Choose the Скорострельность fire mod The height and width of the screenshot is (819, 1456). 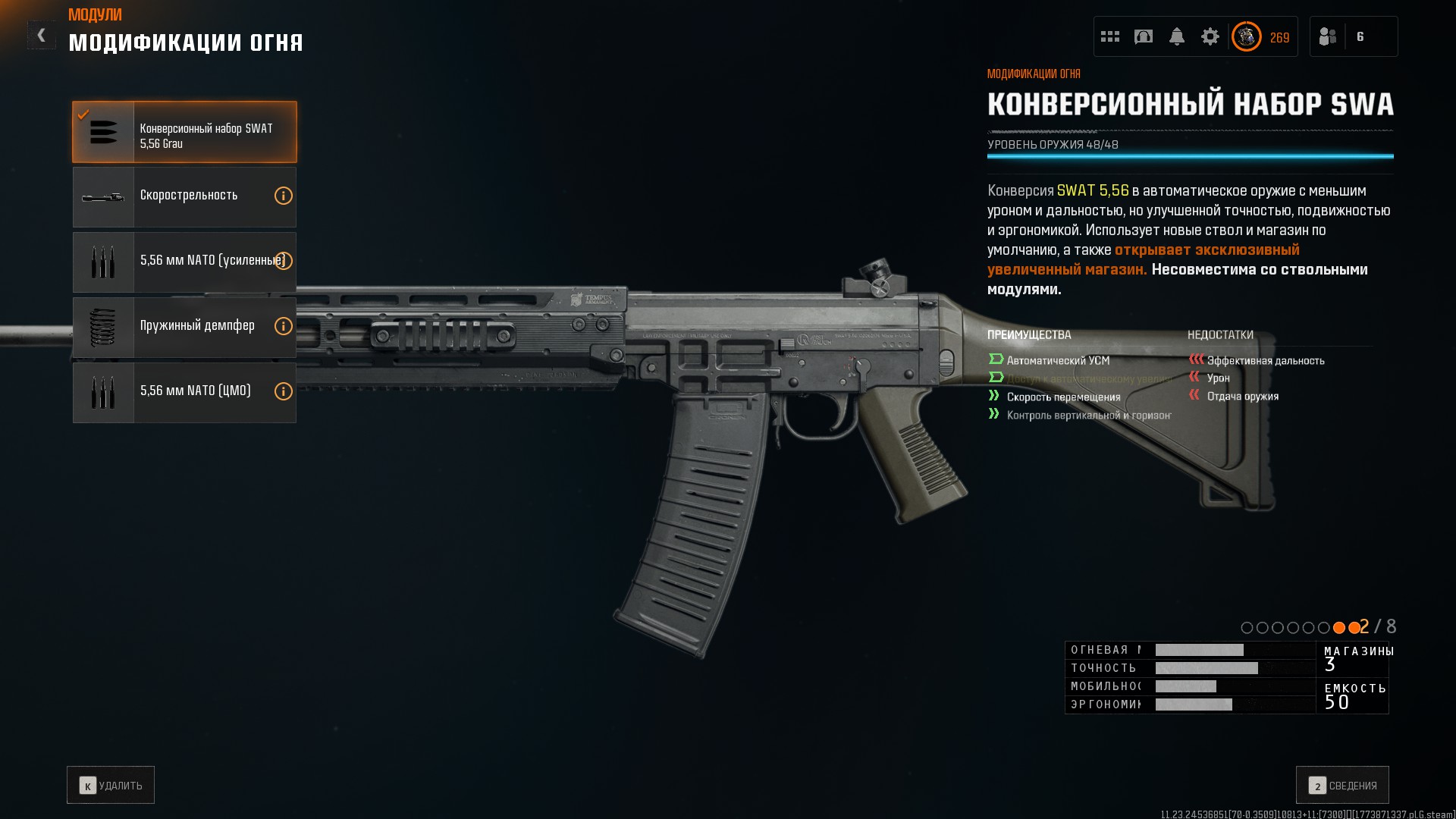click(184, 196)
